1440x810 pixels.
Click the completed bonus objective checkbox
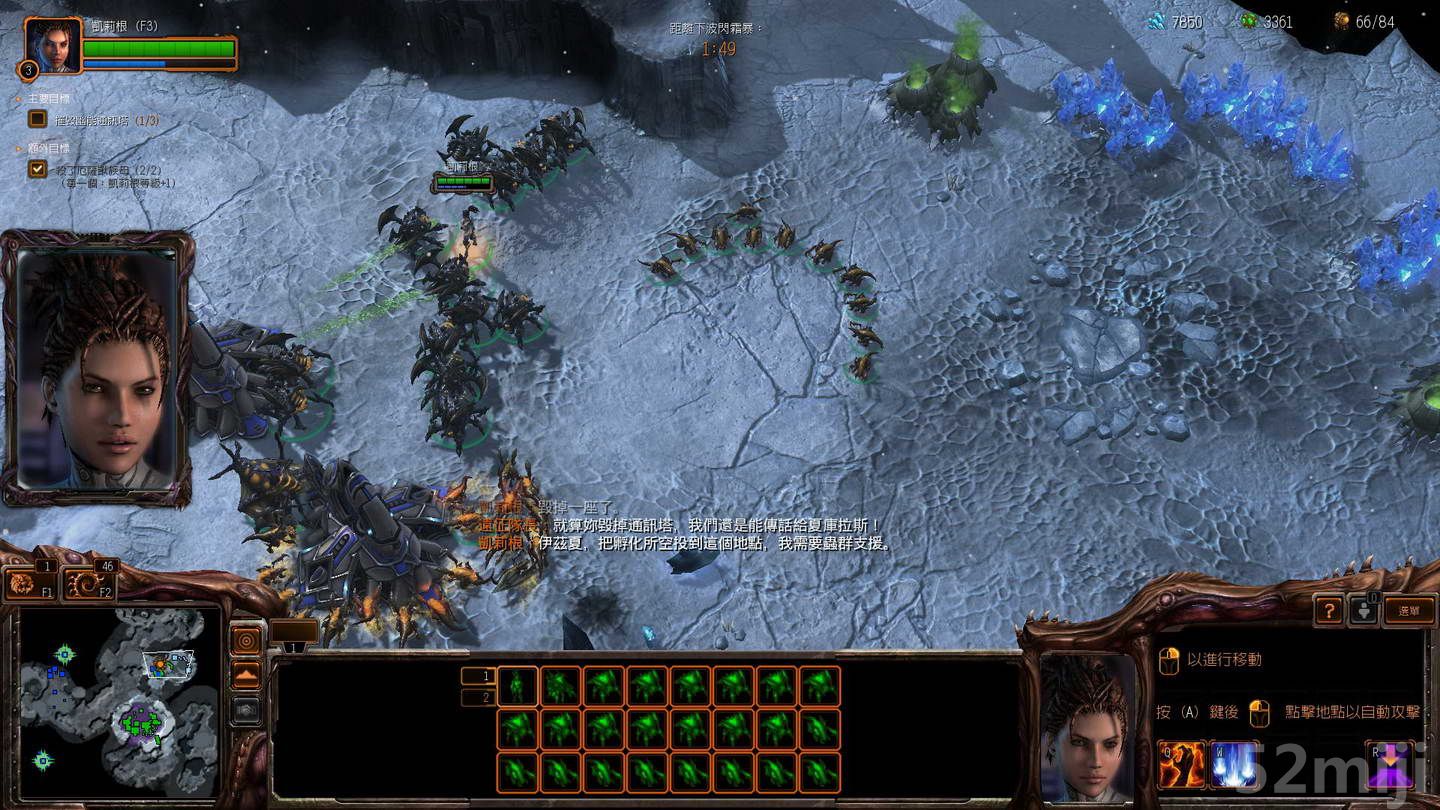(36, 168)
